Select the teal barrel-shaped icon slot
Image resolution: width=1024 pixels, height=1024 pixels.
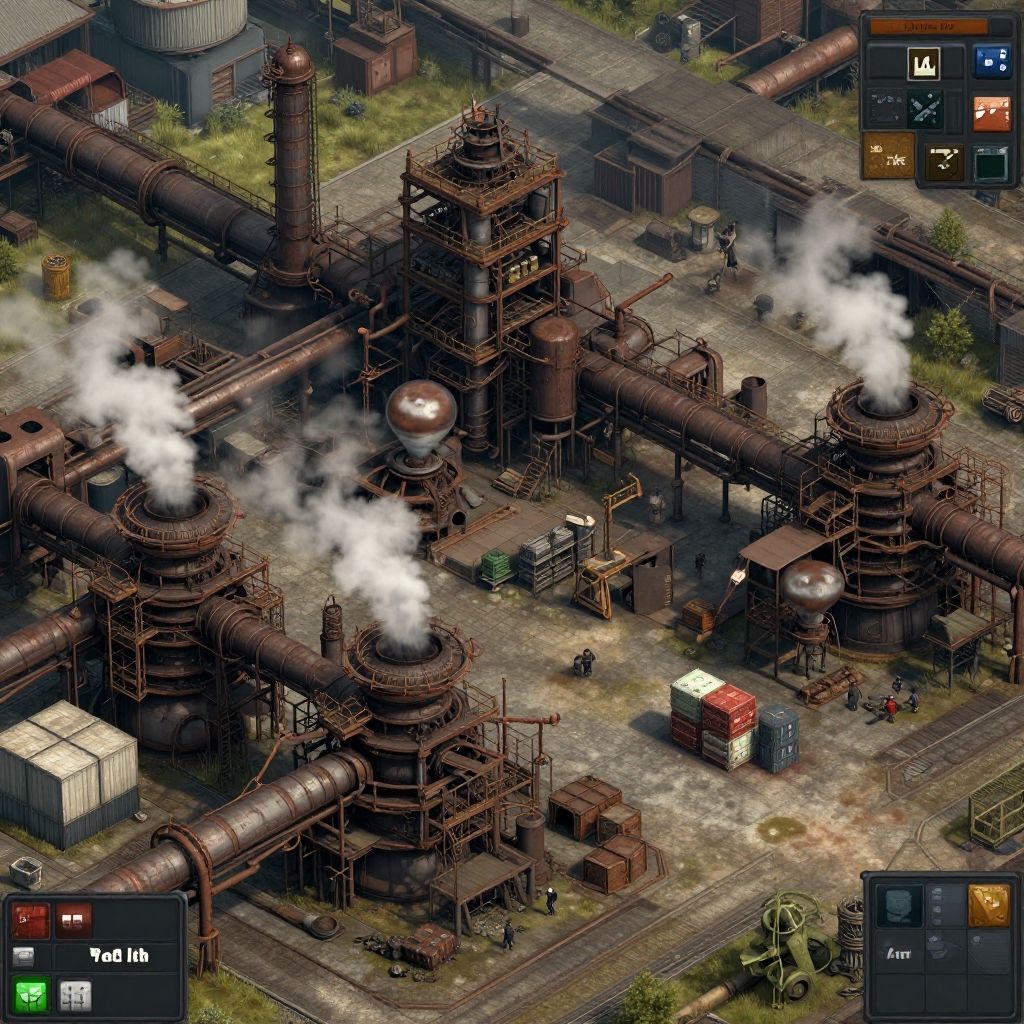click(898, 905)
